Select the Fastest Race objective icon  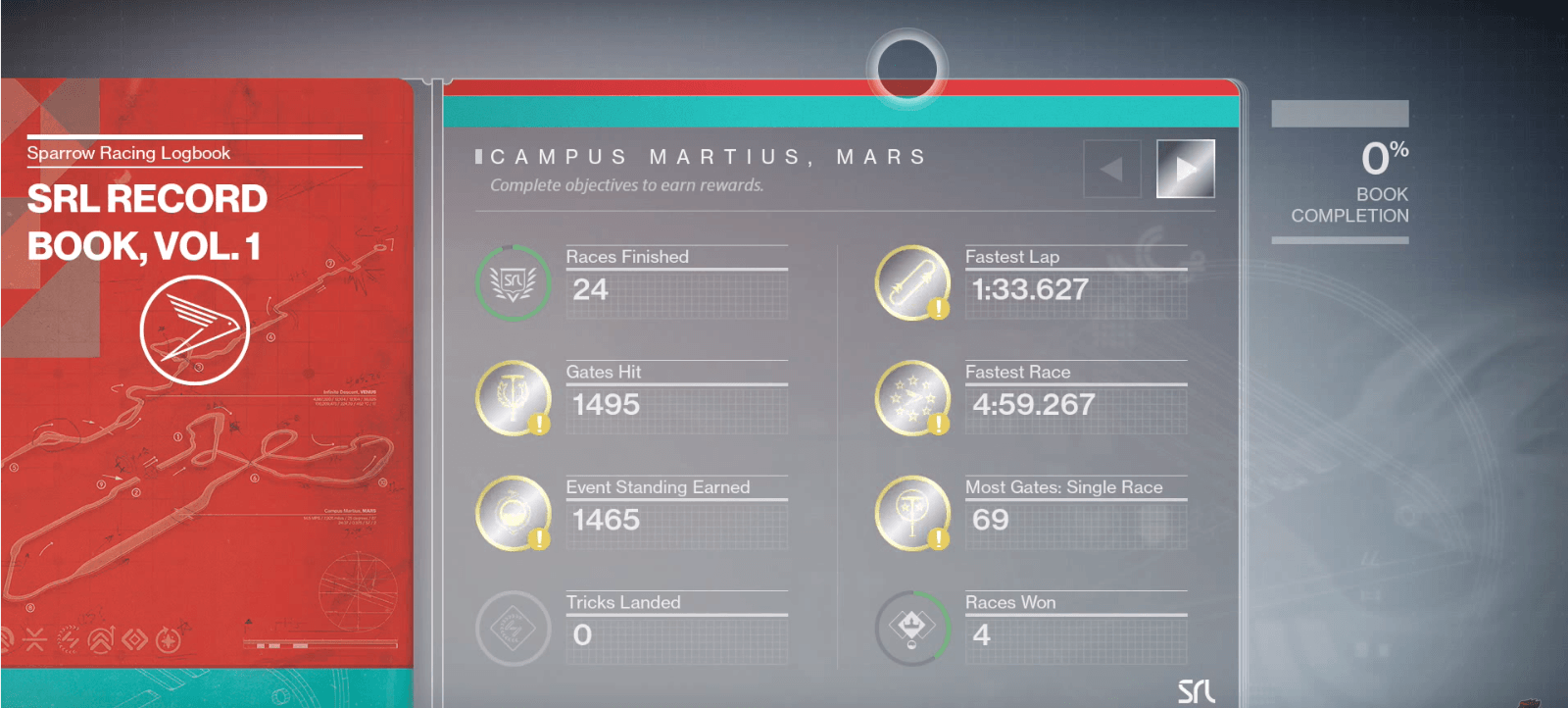tap(912, 398)
